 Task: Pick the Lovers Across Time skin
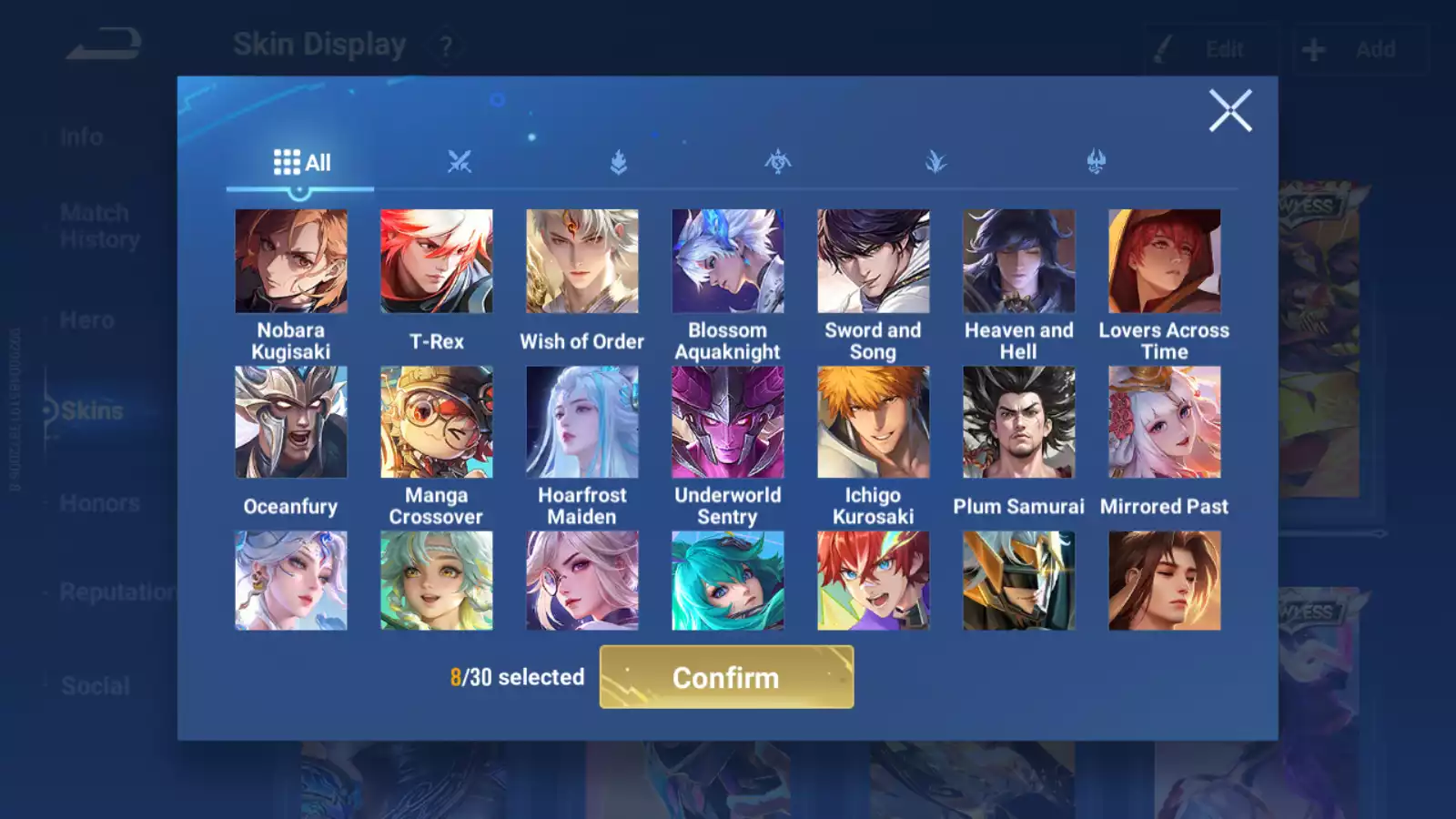pyautogui.click(x=1165, y=262)
